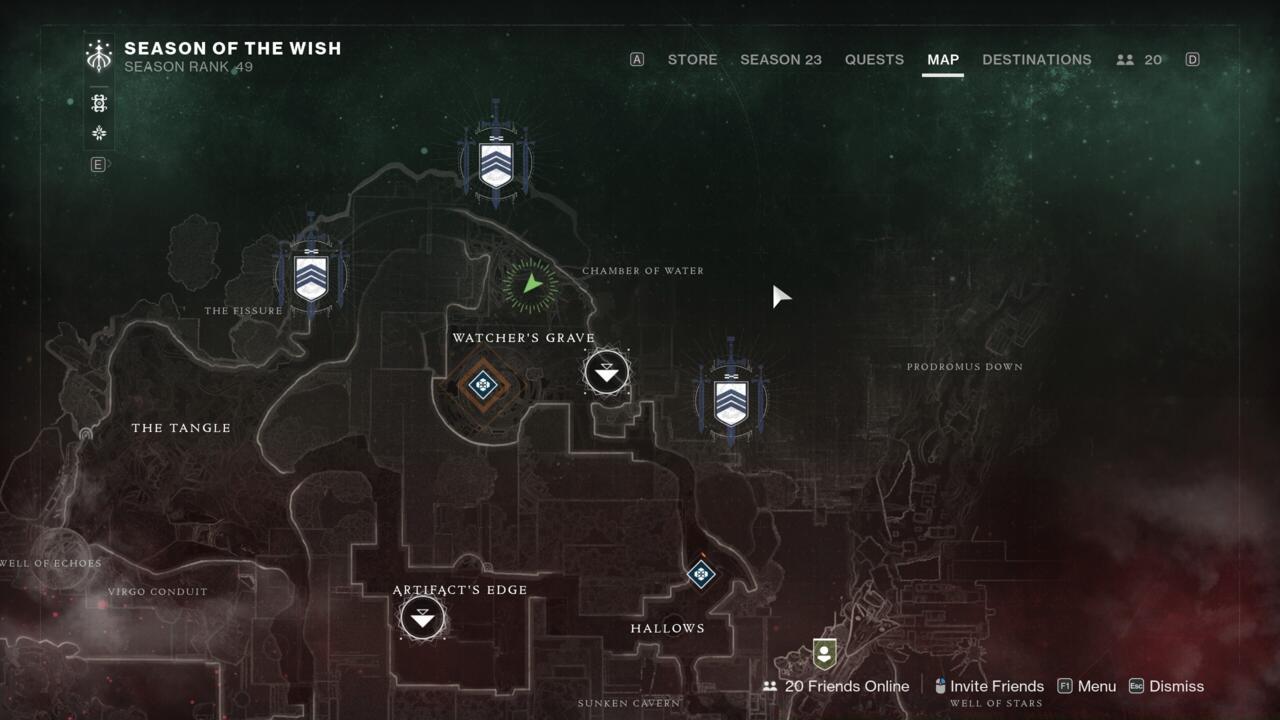Switch to the QUESTS tab

(x=874, y=59)
